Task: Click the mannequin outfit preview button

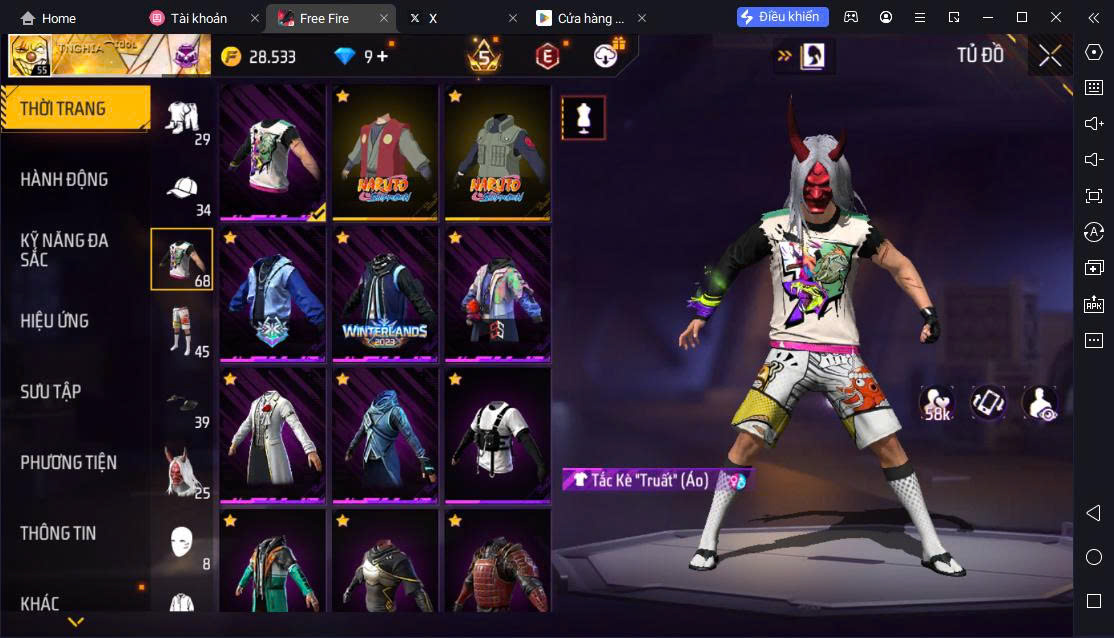Action: [583, 118]
